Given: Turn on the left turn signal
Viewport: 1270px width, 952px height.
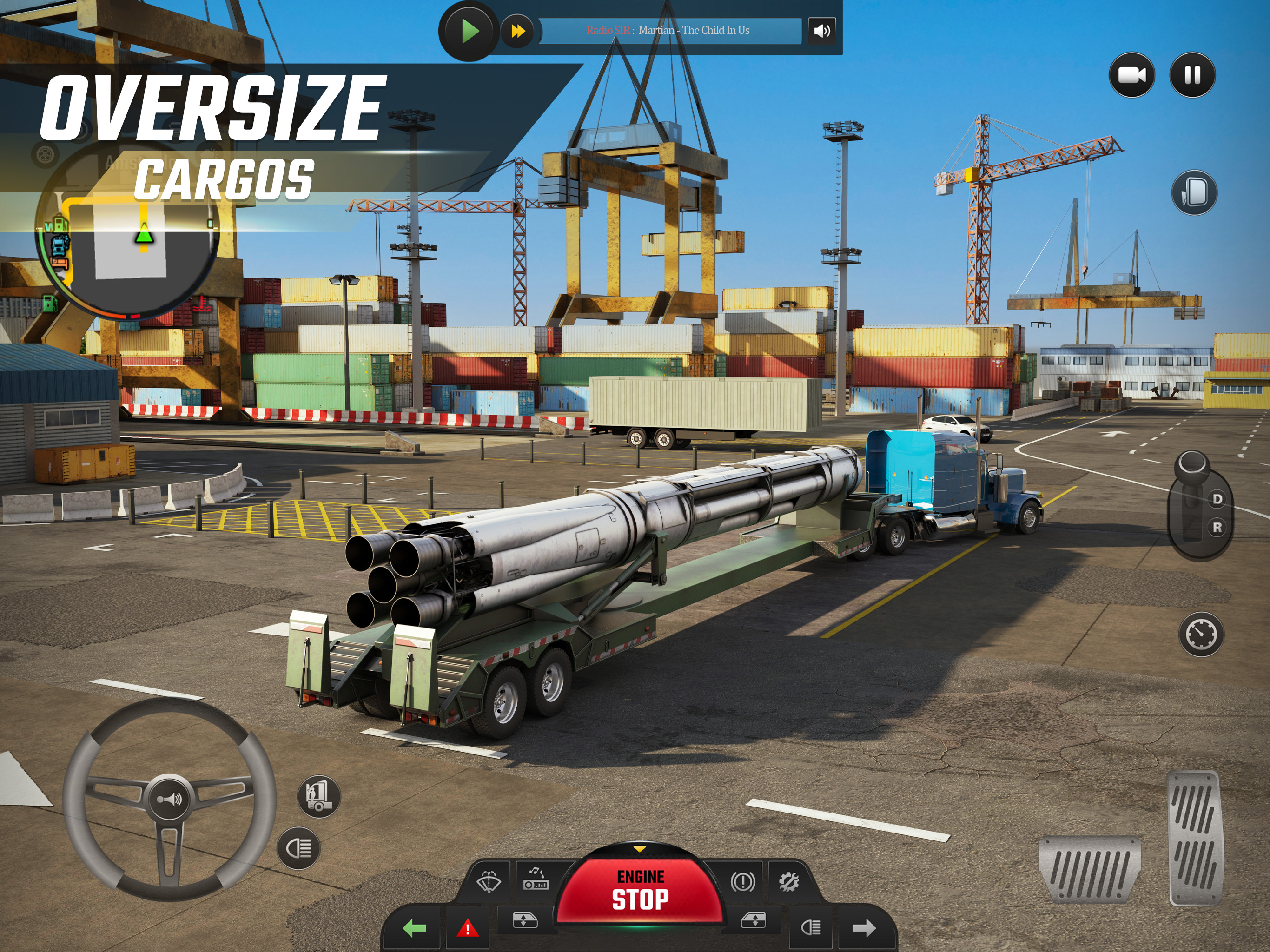Looking at the screenshot, I should [x=414, y=928].
